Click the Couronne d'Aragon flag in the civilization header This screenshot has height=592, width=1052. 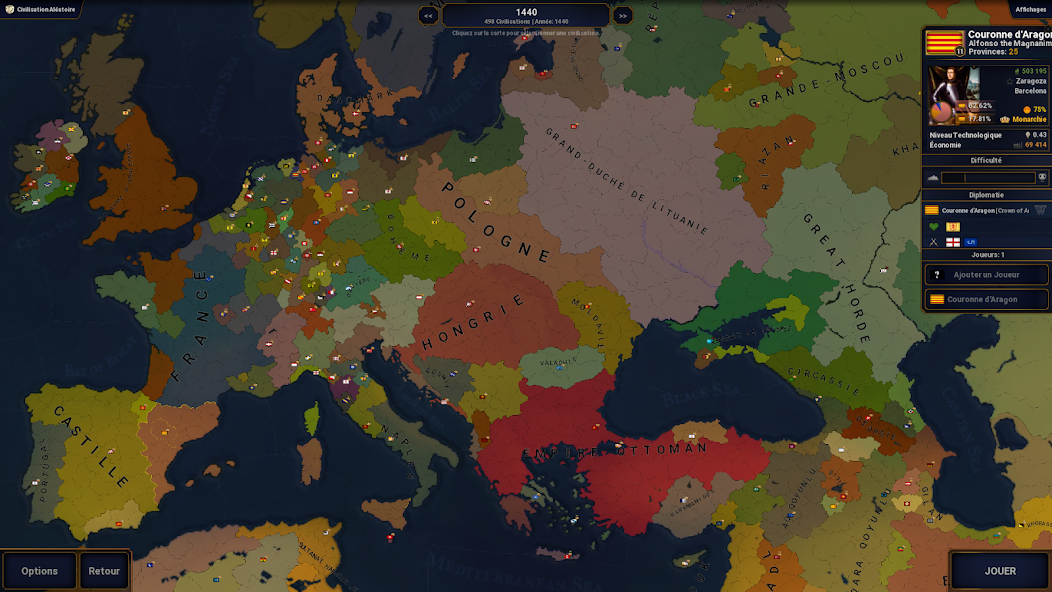click(944, 42)
